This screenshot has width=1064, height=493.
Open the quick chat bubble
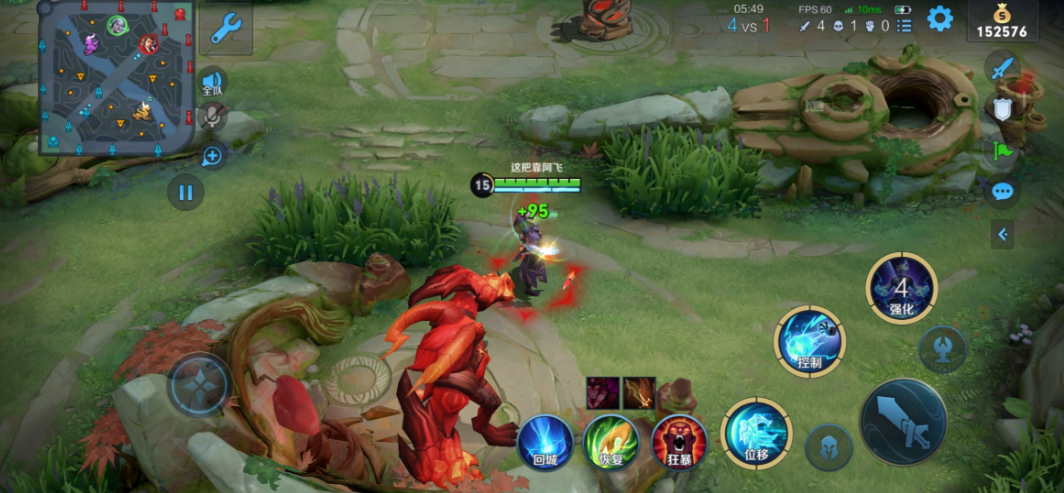coord(1002,191)
